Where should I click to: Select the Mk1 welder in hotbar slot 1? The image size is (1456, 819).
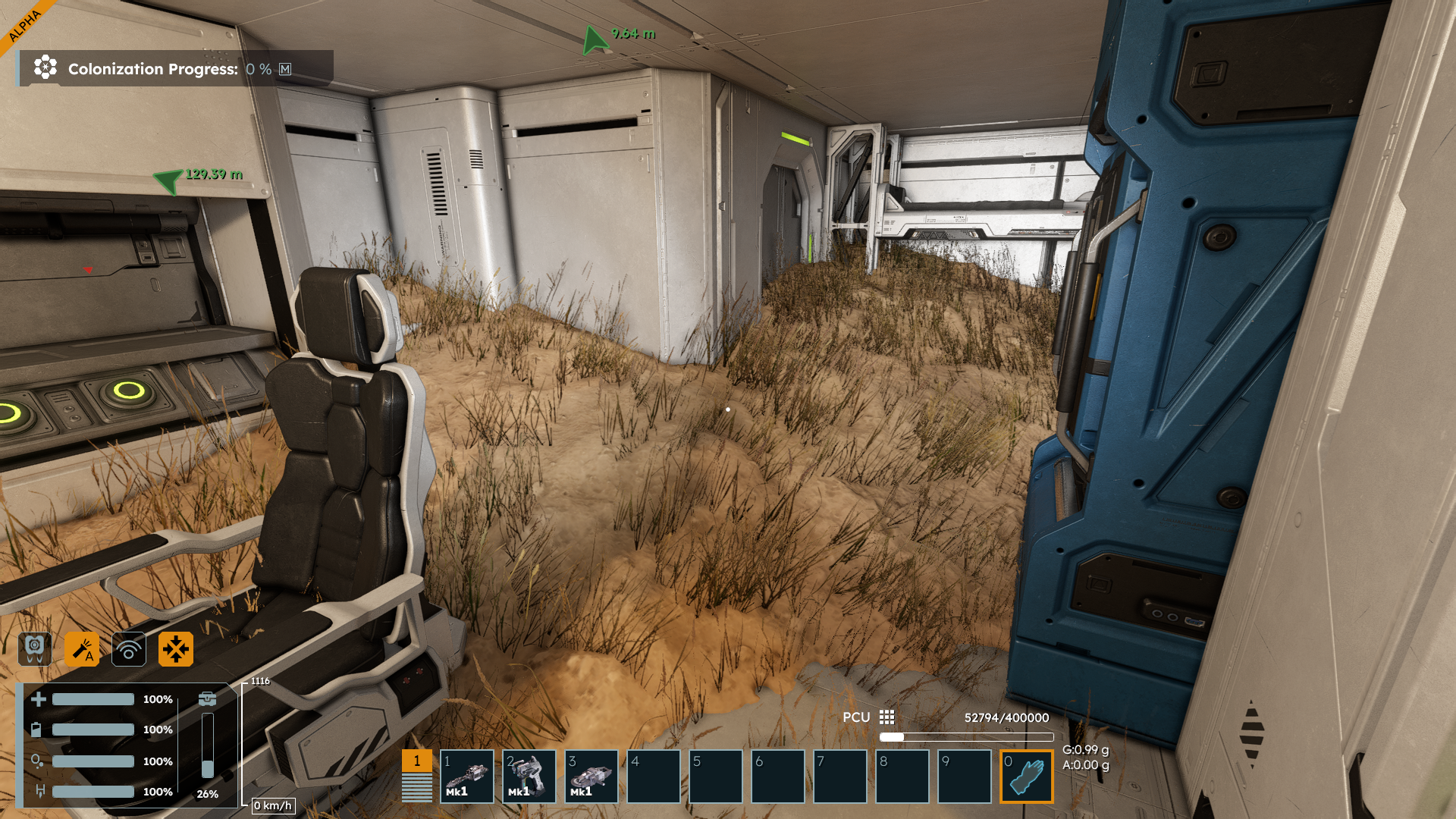pyautogui.click(x=466, y=776)
